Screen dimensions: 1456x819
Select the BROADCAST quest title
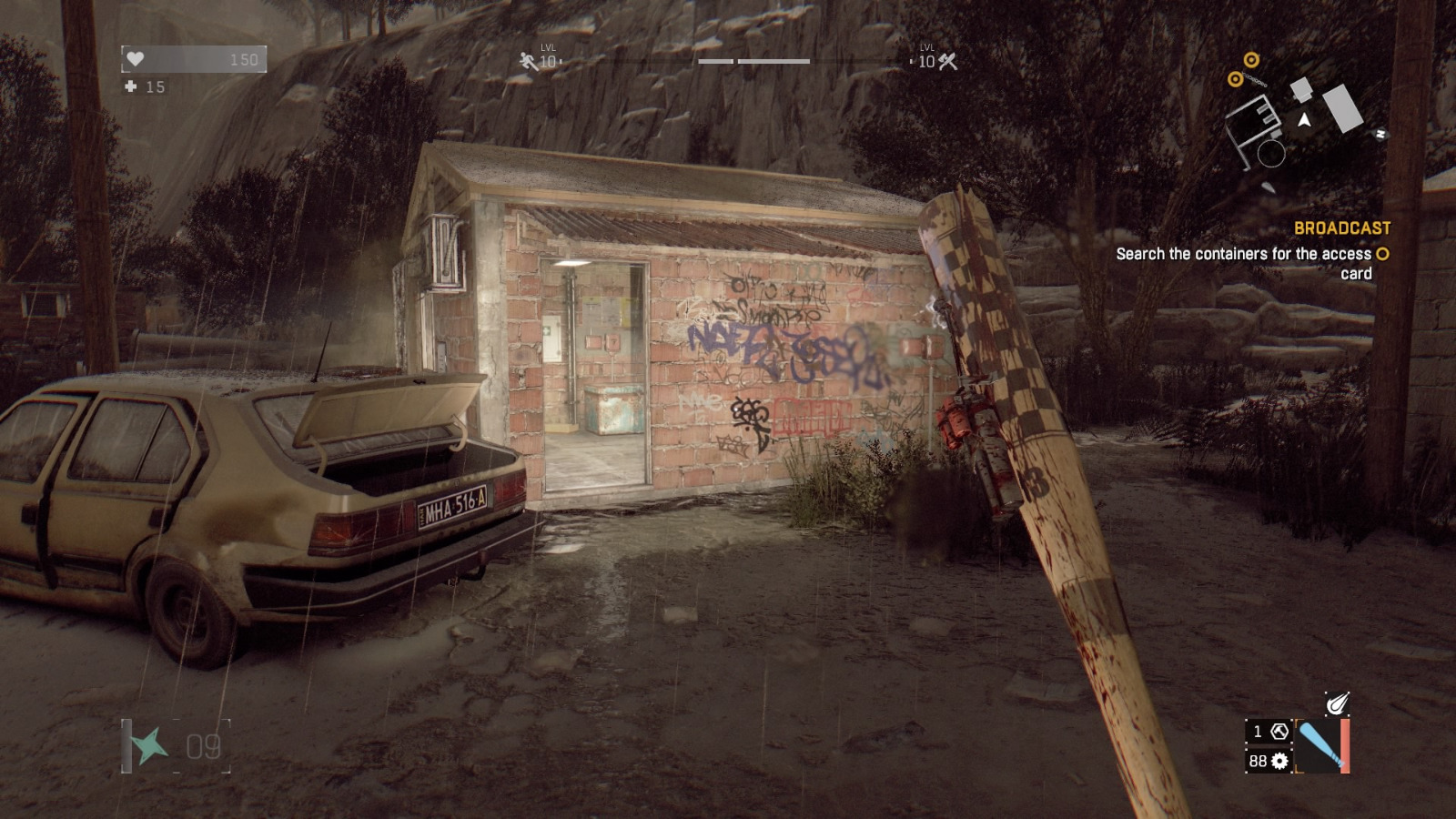point(1343,227)
